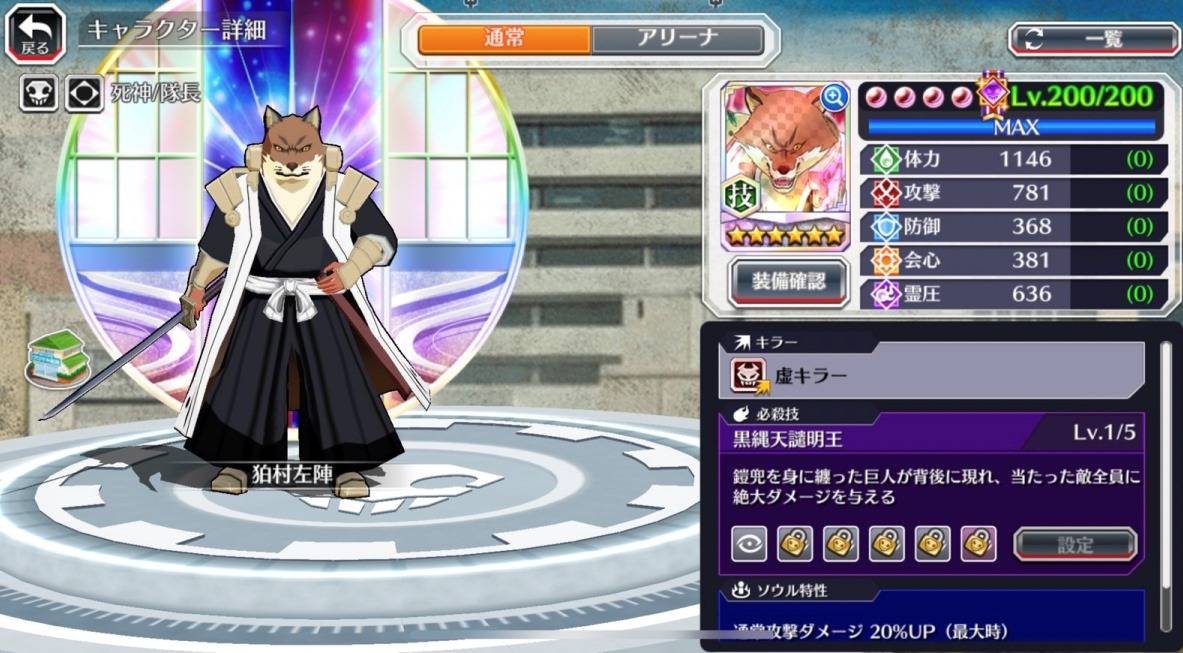The height and width of the screenshot is (653, 1183).
Task: Switch to the アリーナ tab
Action: tap(677, 39)
